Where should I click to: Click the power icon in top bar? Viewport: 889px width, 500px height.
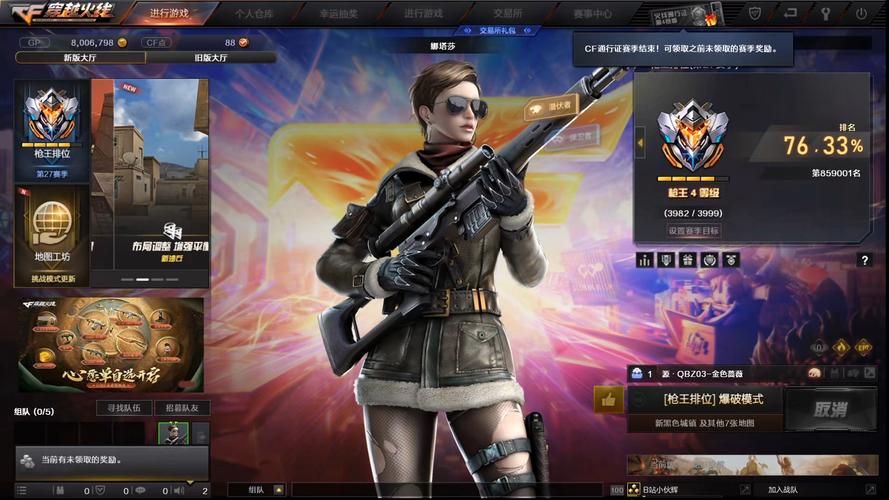click(861, 14)
